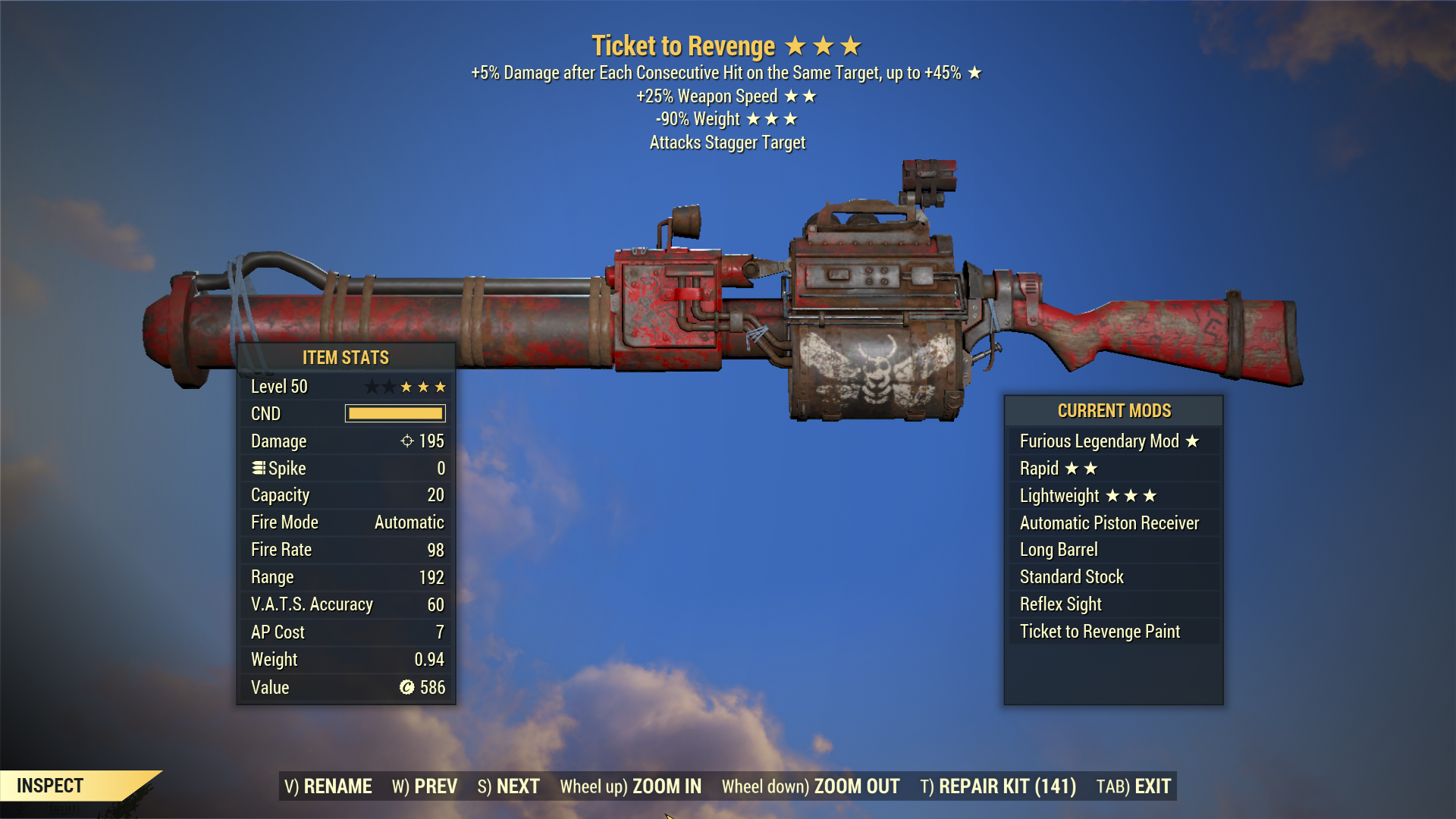Select ZOOM OUT on the weapon view

[811, 786]
